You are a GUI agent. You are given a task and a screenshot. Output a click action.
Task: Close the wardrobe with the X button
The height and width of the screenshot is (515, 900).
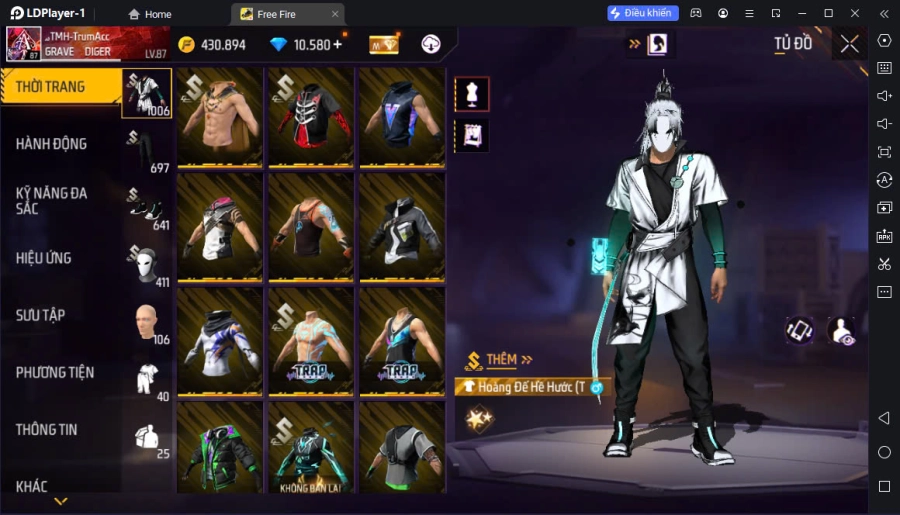pos(849,44)
